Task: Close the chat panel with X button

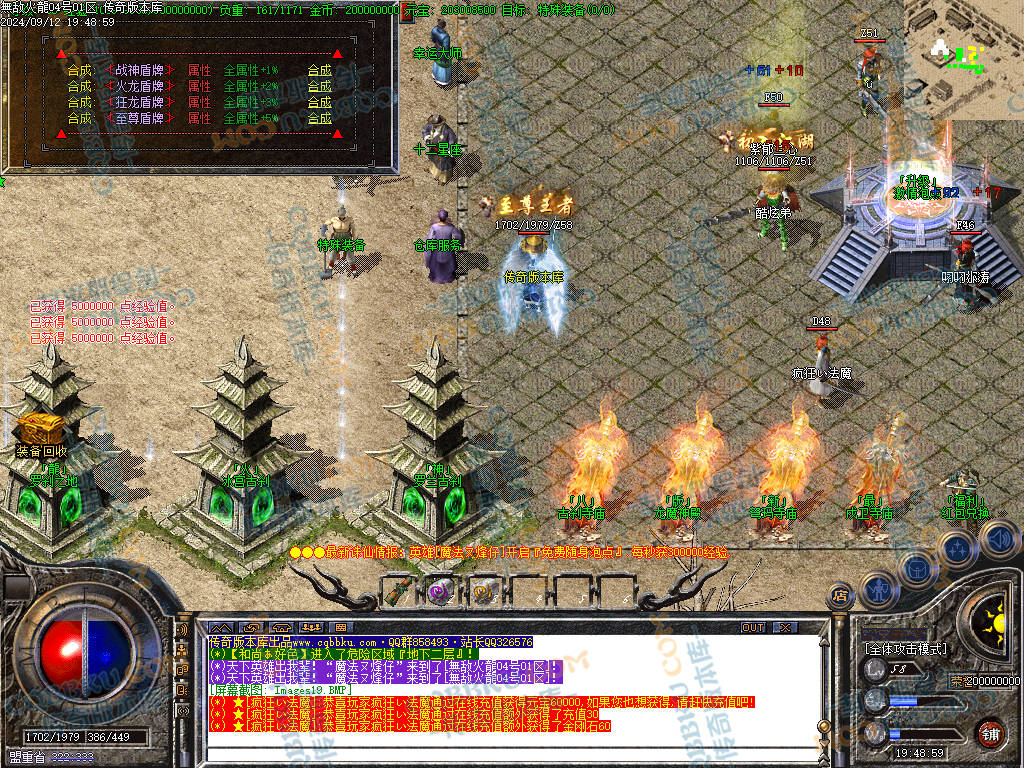Action: point(785,627)
